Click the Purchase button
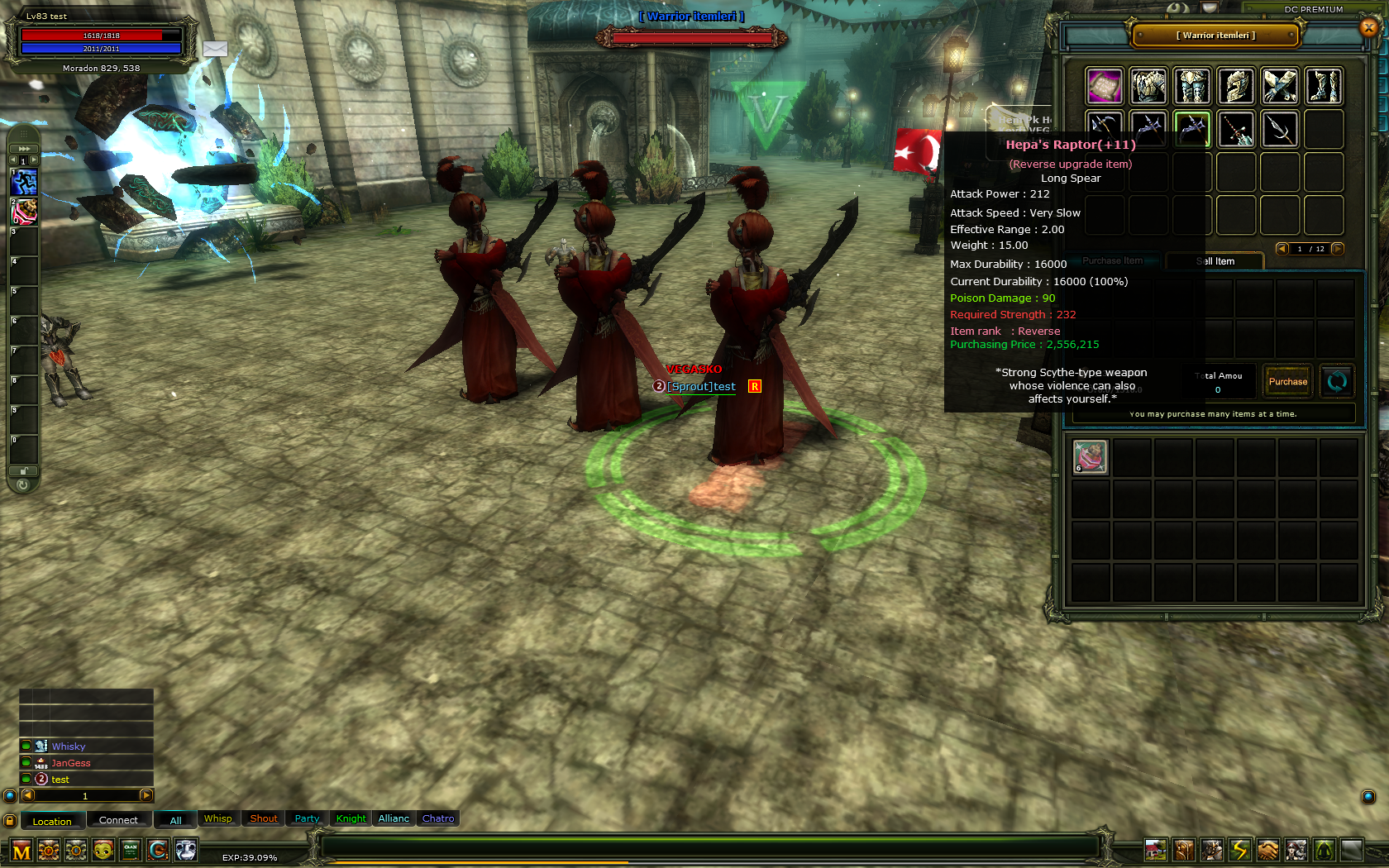Screen dimensions: 1389x868 click(1288, 381)
